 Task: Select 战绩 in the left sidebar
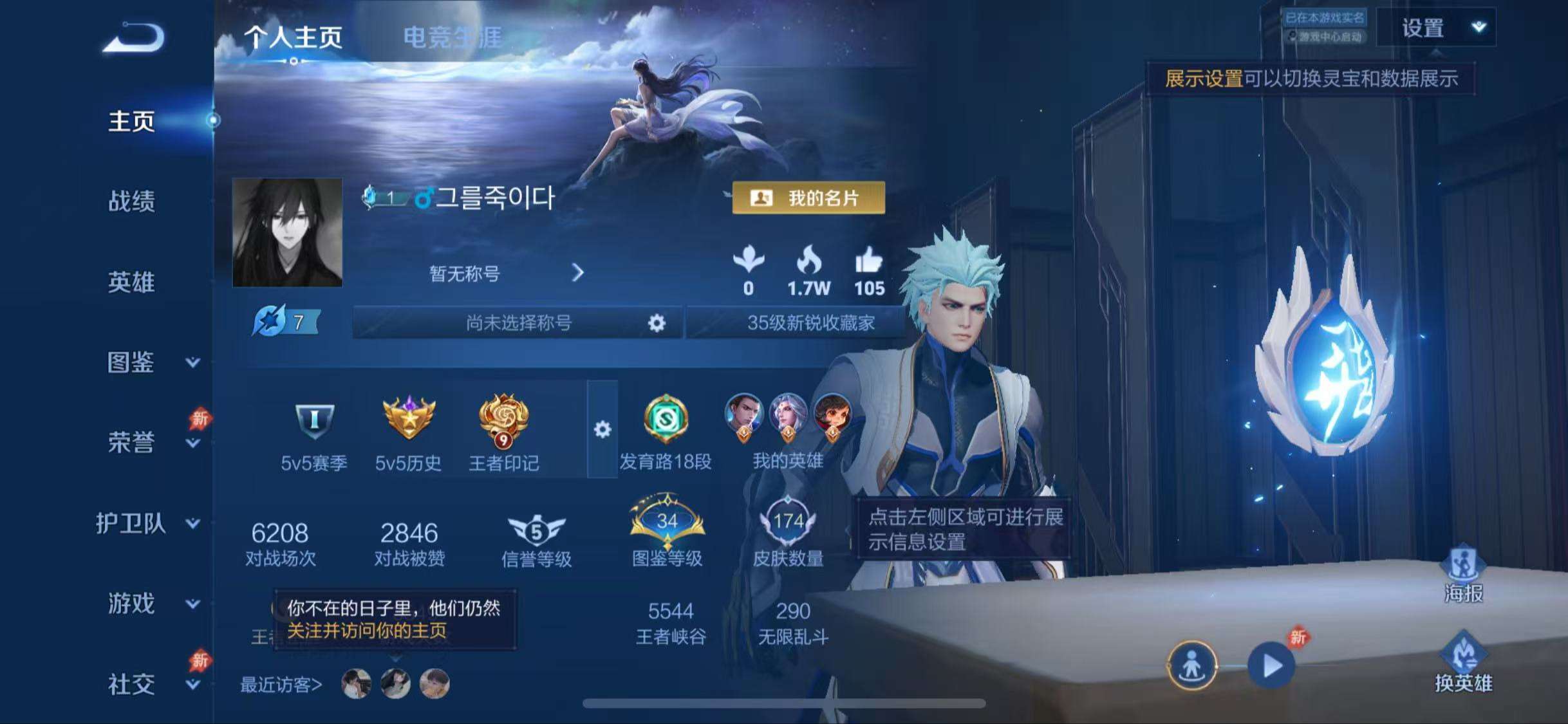(131, 202)
